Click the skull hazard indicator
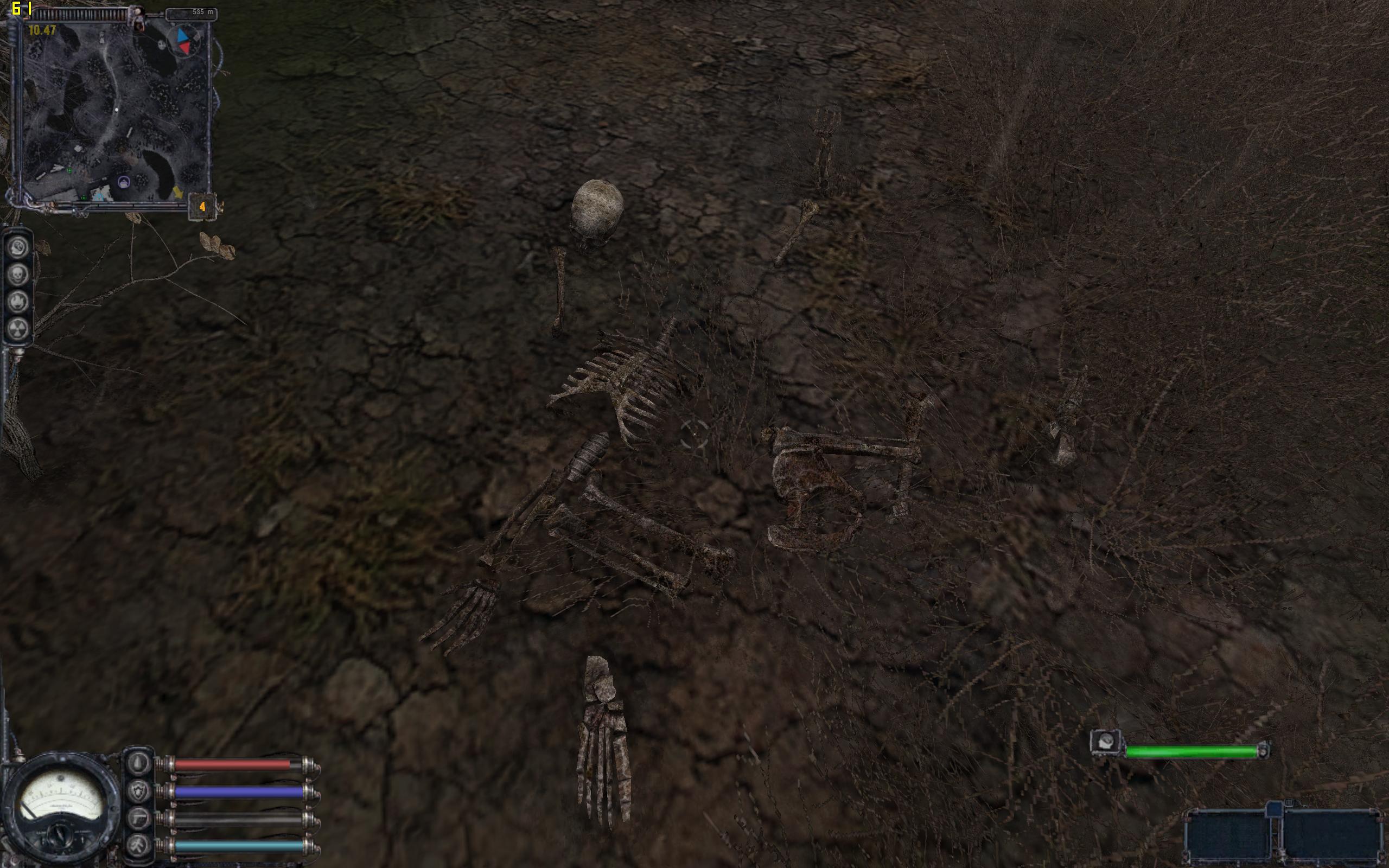The width and height of the screenshot is (1389, 868). 18,275
